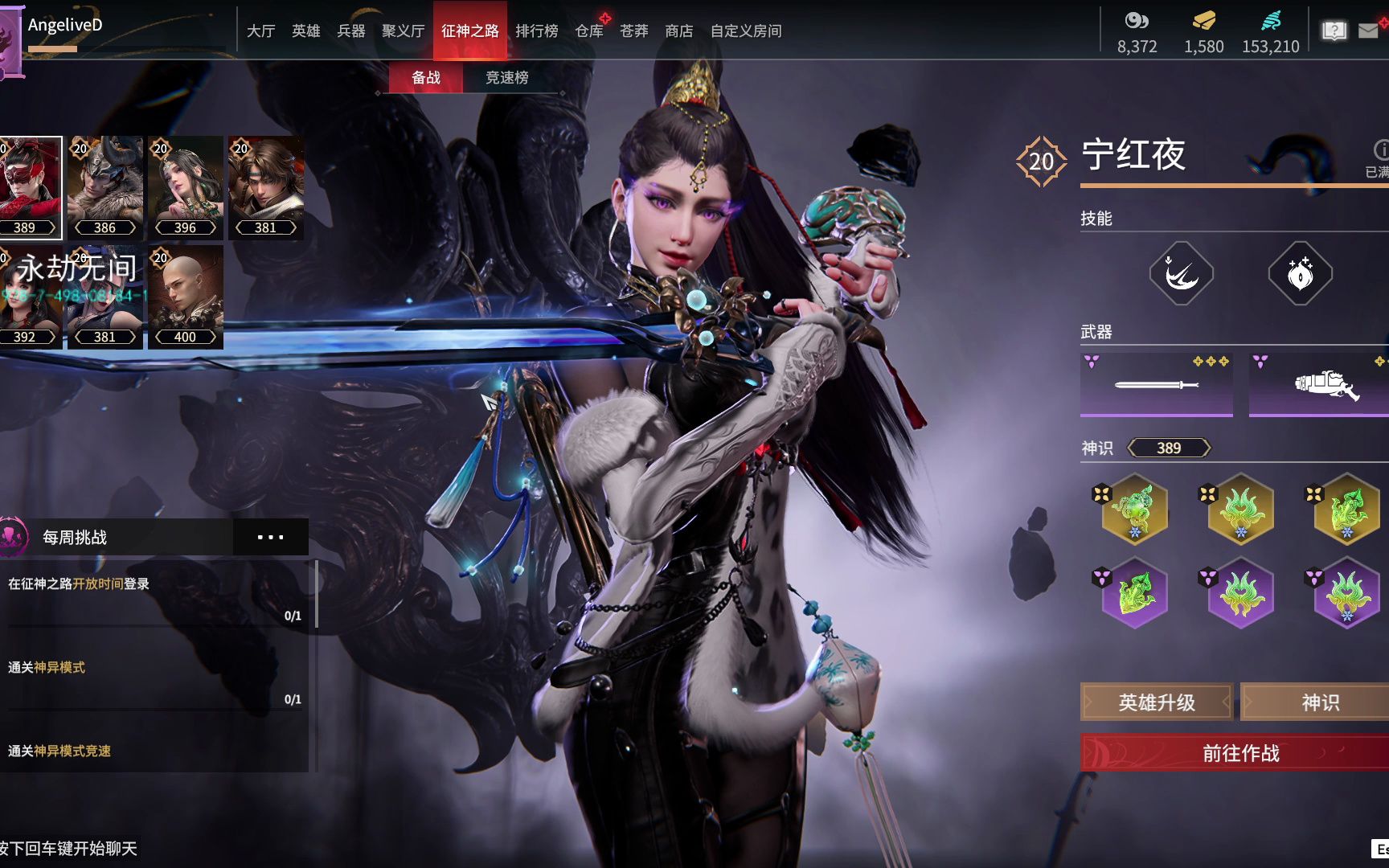Open the 神识 button
The width and height of the screenshot is (1389, 868).
(1320, 702)
